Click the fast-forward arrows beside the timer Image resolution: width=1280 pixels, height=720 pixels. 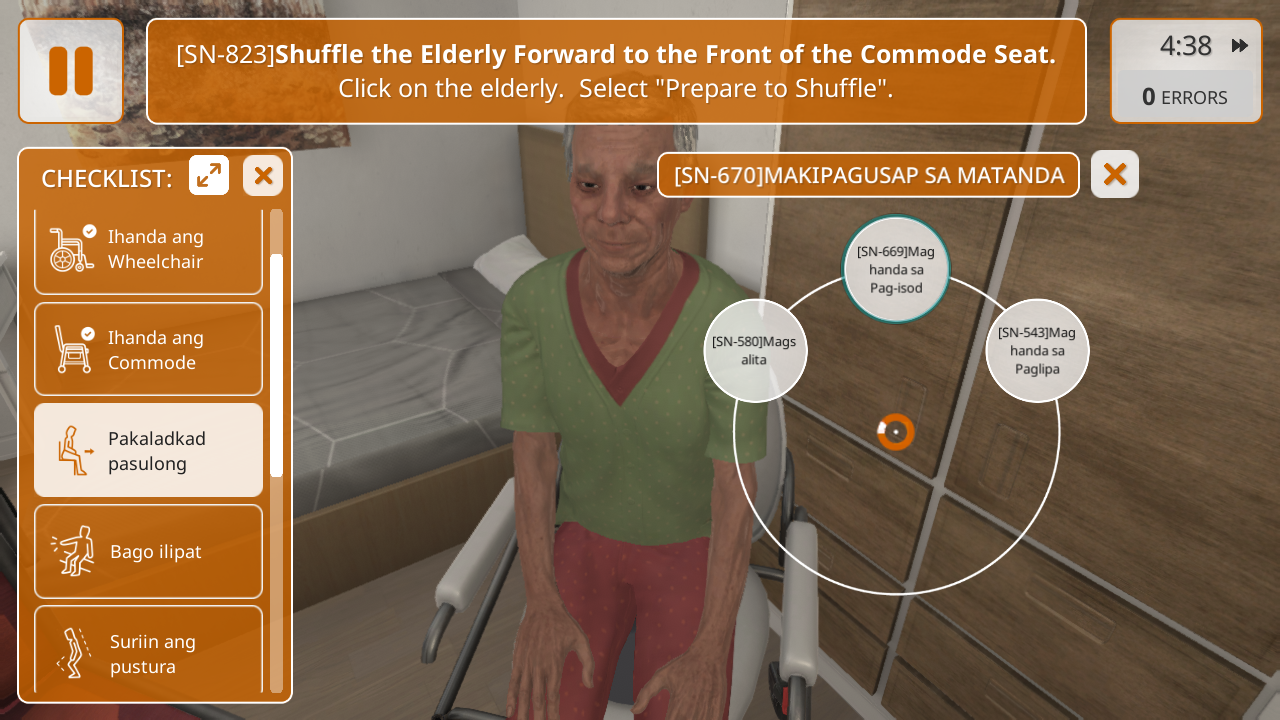coord(1240,46)
